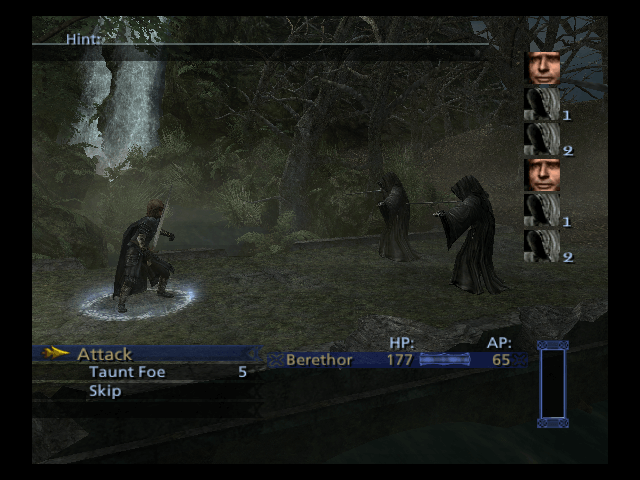Viewport: 640px width, 480px height.
Task: Choose the Taunt Foe skill
Action: (x=127, y=372)
